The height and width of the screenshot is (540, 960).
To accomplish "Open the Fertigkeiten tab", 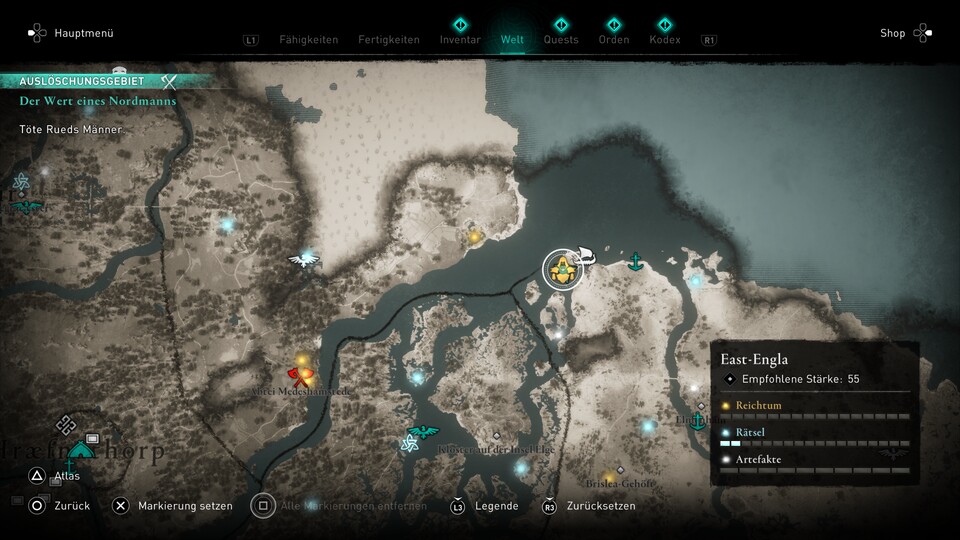I will point(389,40).
